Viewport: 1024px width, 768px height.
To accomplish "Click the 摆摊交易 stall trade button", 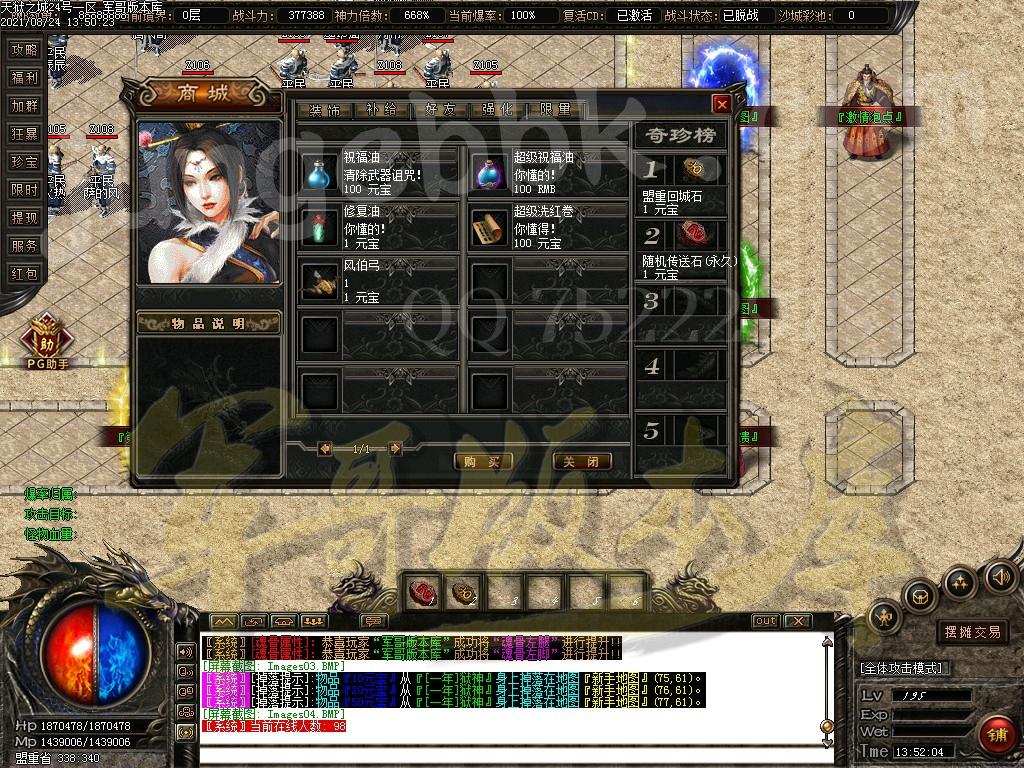I will 972,632.
